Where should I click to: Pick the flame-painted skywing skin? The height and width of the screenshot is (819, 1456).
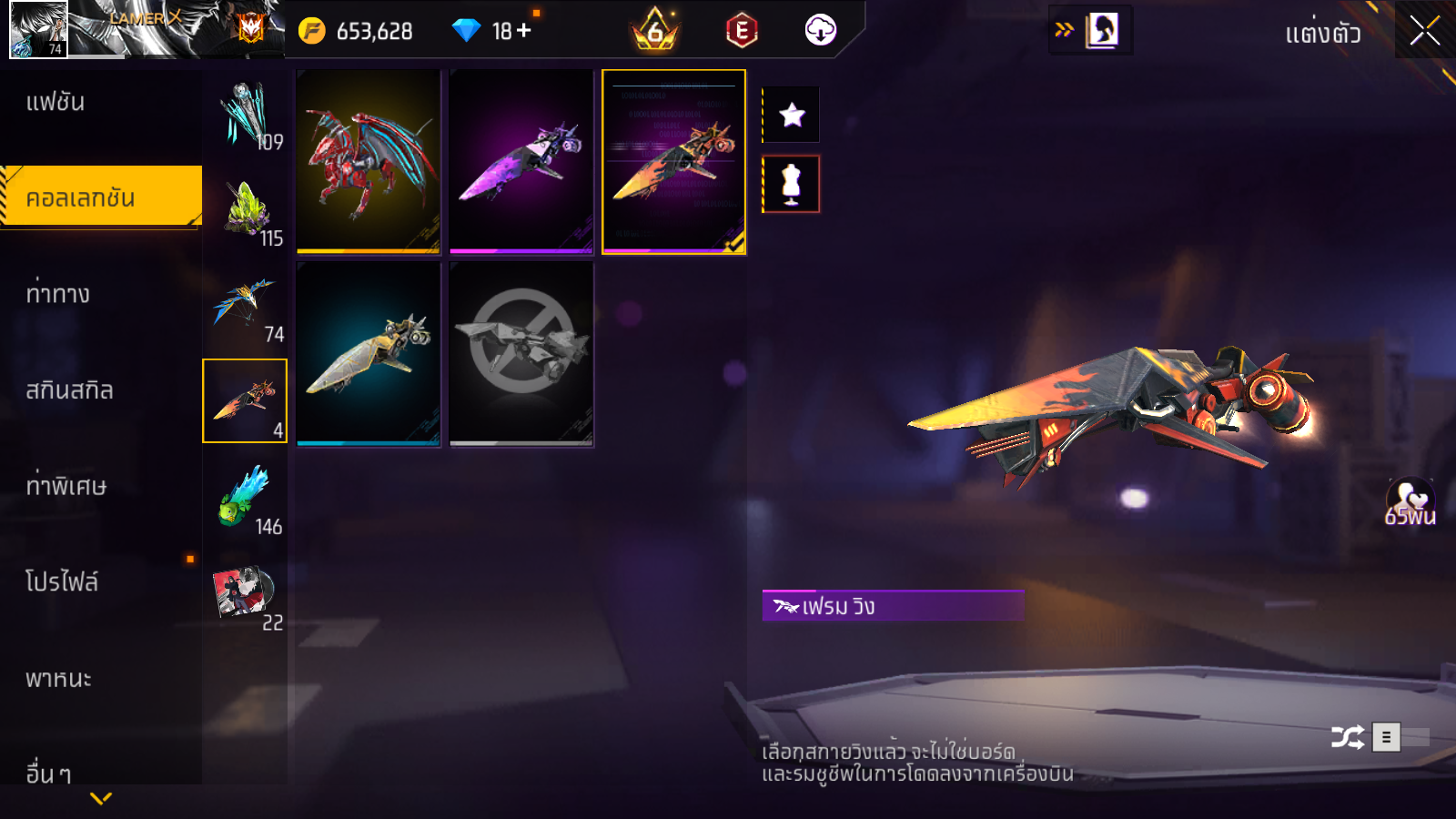(673, 161)
